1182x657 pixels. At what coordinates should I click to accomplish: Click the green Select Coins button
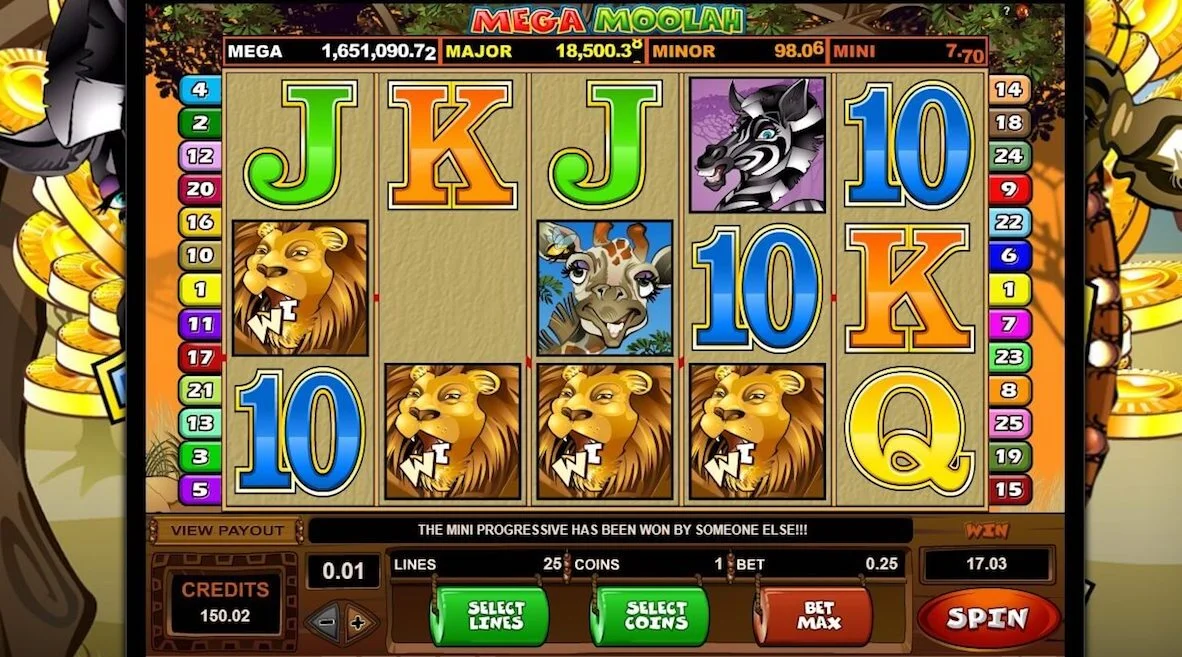(649, 616)
